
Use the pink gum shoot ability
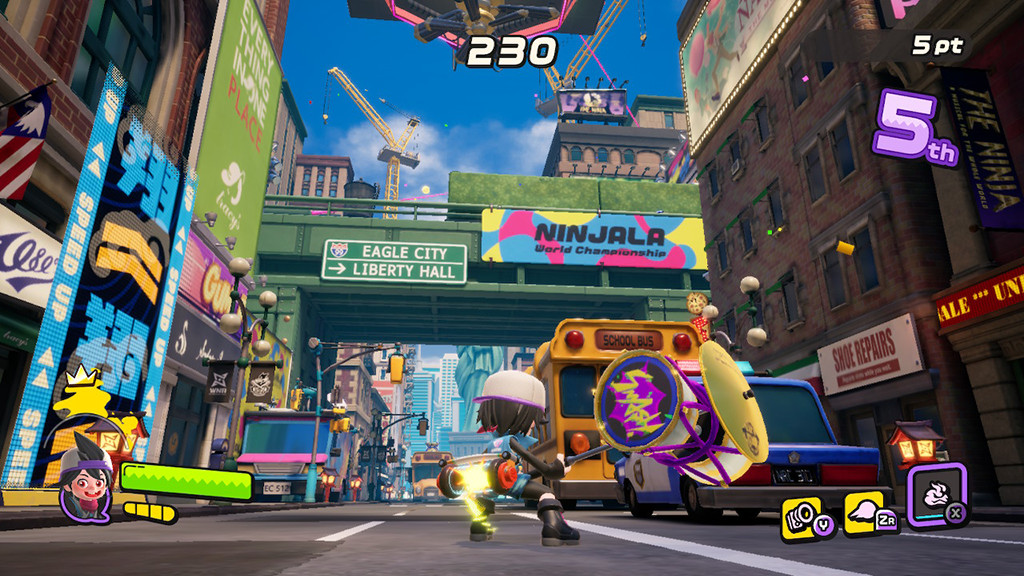click(x=865, y=513)
